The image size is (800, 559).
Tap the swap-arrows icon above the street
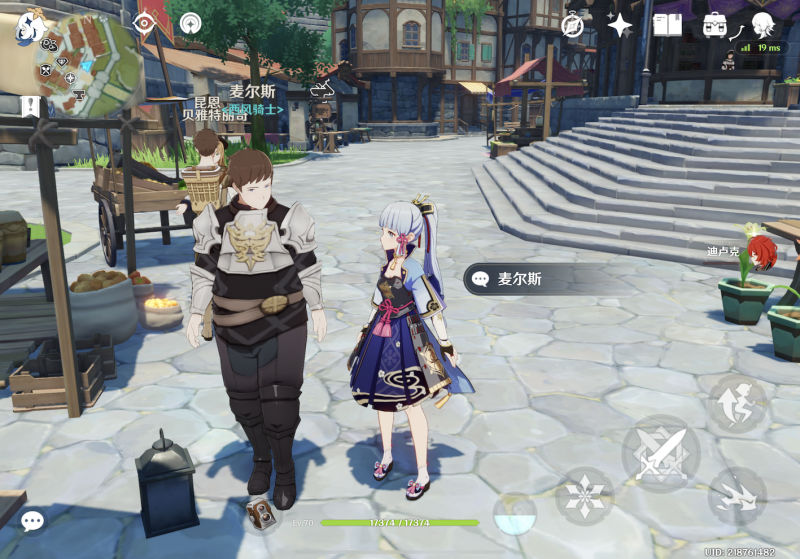(x=322, y=90)
